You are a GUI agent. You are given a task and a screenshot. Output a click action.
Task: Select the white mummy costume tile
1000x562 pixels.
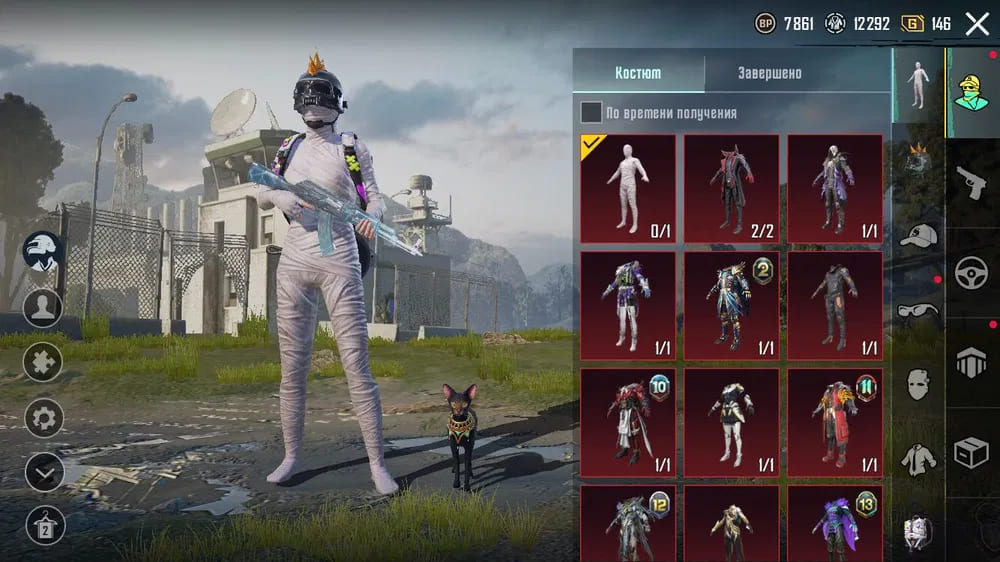(x=628, y=188)
